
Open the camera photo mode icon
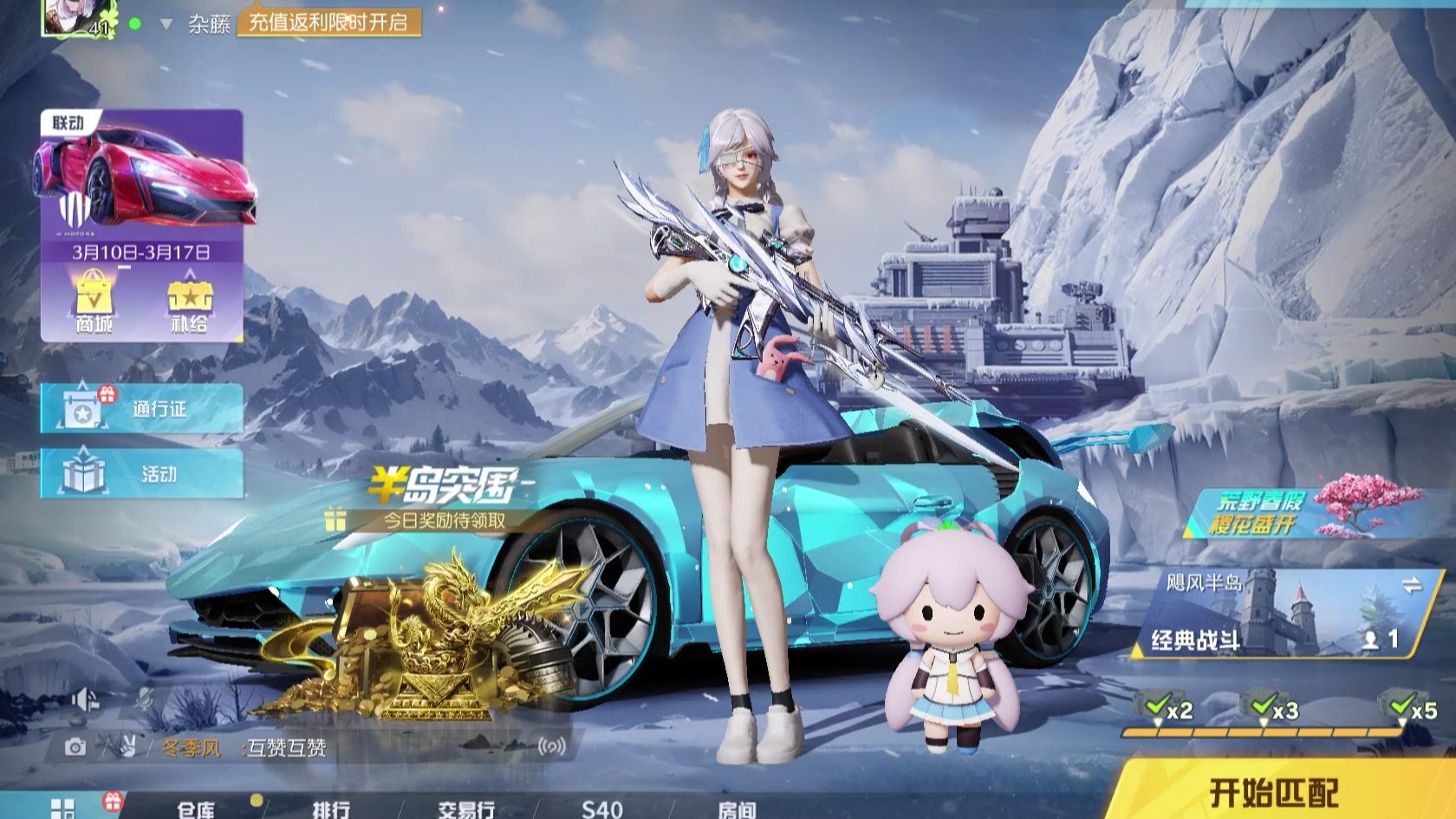pos(75,747)
